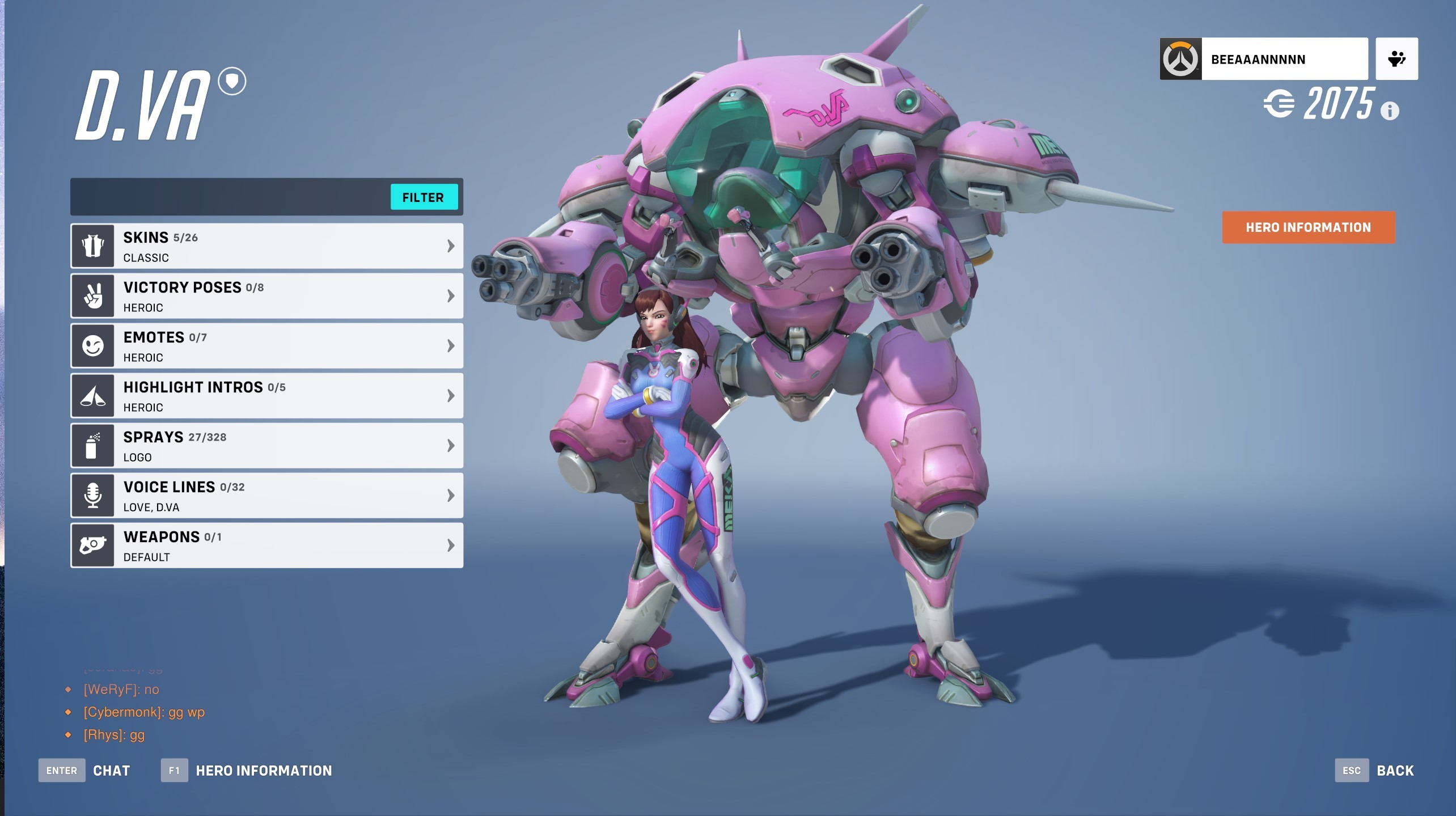Click the Voice Lines microphone icon
1456x816 pixels.
tap(93, 495)
